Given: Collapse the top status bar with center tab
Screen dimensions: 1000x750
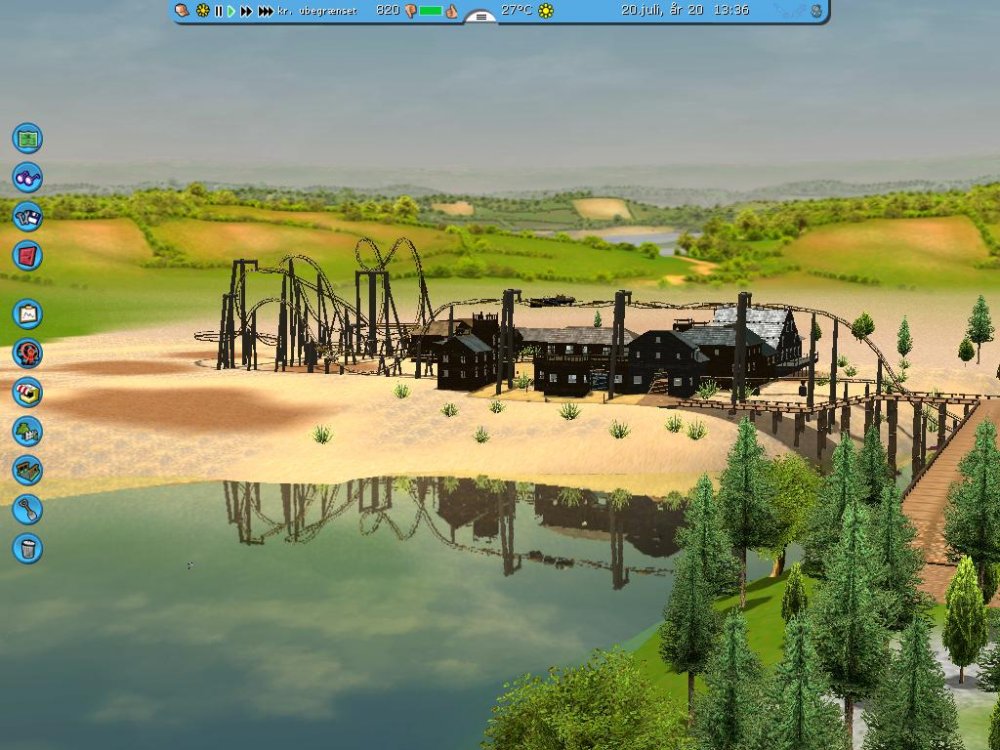Looking at the screenshot, I should [x=481, y=16].
